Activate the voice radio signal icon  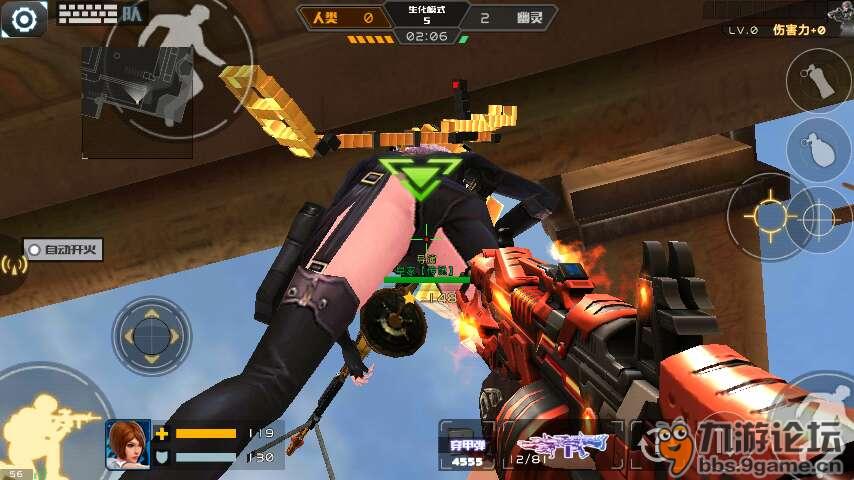[x=11, y=264]
